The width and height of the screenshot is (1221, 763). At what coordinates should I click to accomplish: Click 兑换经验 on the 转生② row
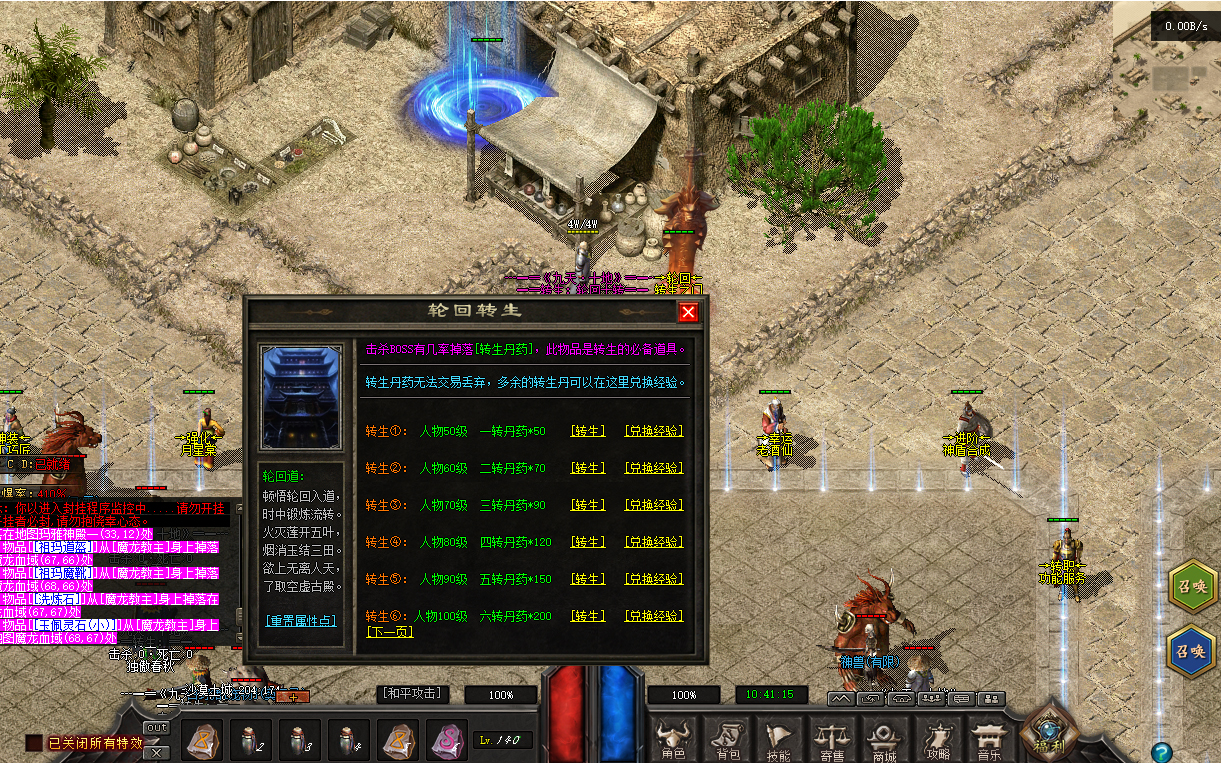pos(654,468)
